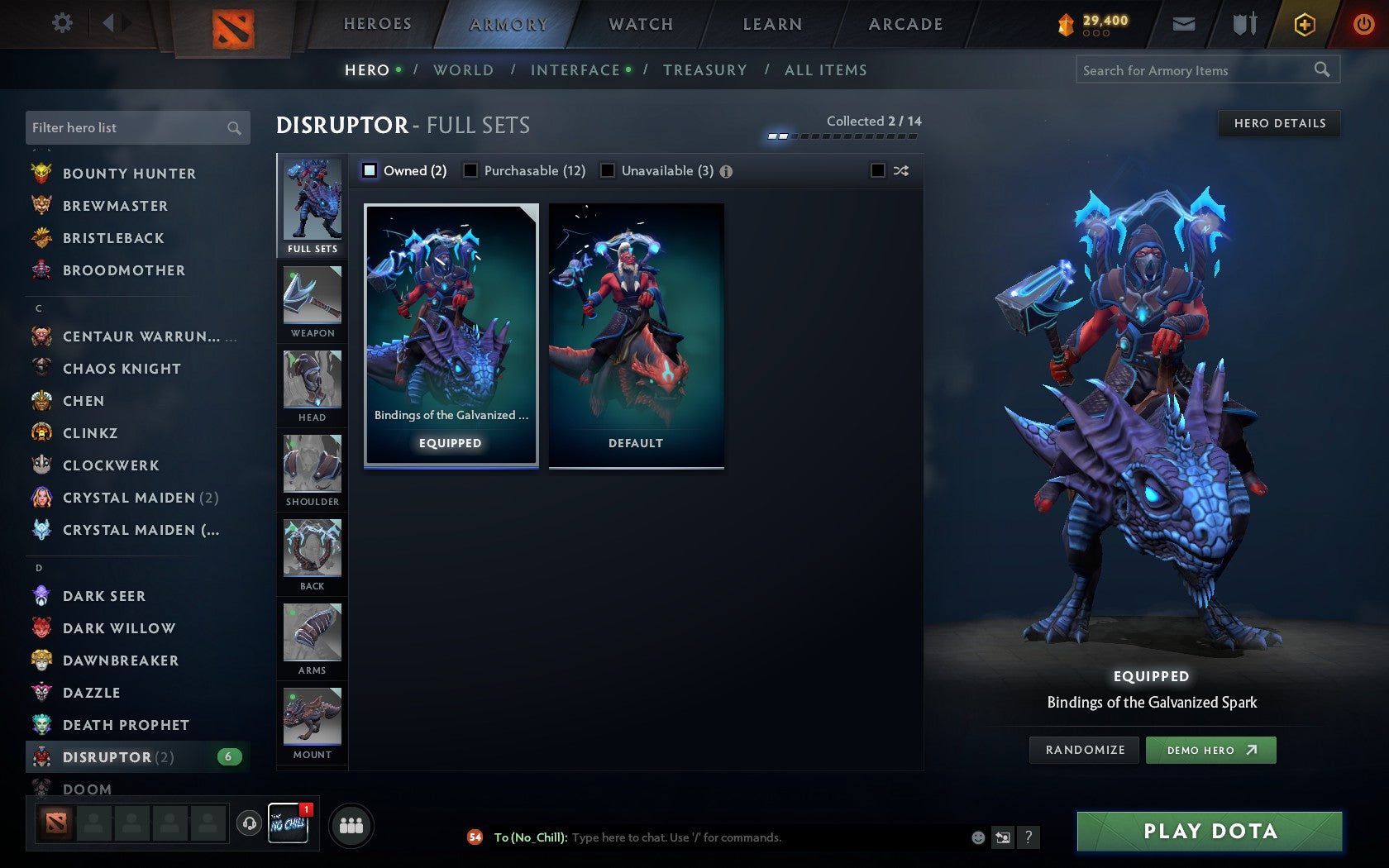Open the friends list icon near chat
The image size is (1389, 868).
351,824
